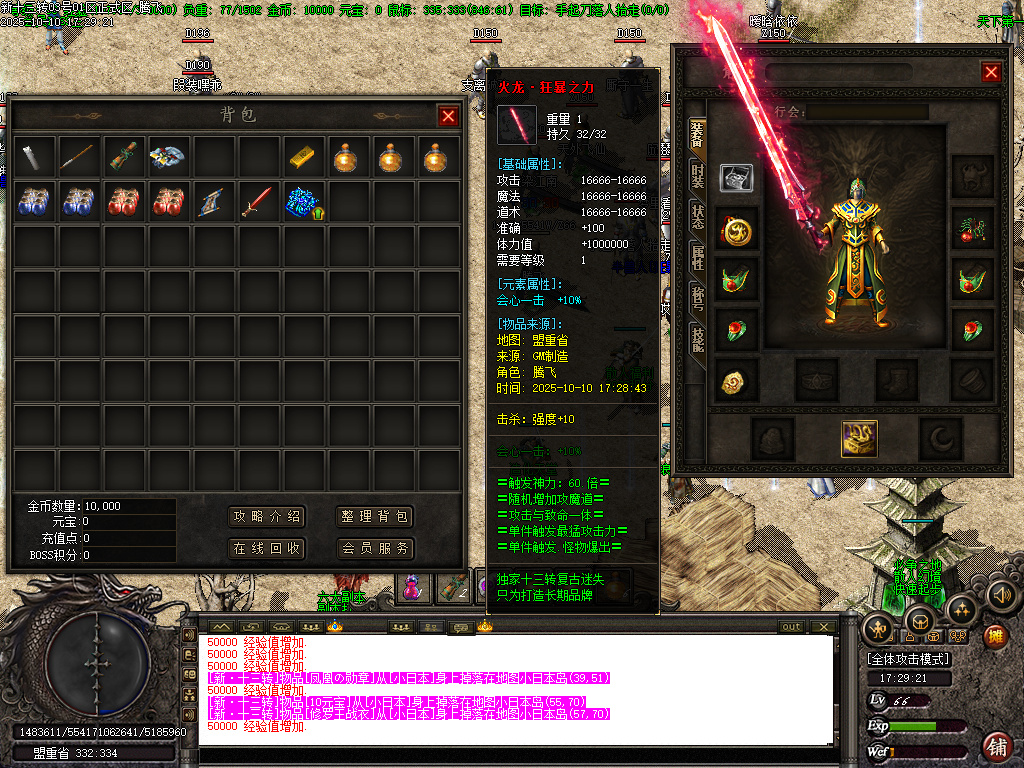Select the gold medallion equipment slot
Image resolution: width=1024 pixels, height=768 pixels.
click(x=737, y=230)
